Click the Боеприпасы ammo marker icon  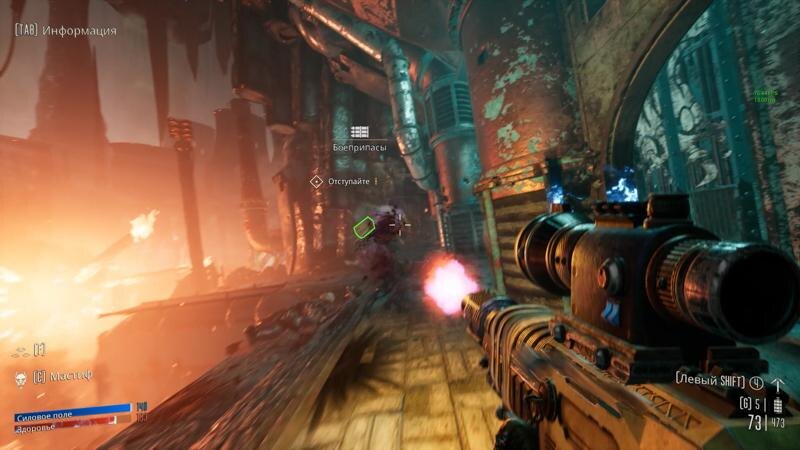click(360, 131)
